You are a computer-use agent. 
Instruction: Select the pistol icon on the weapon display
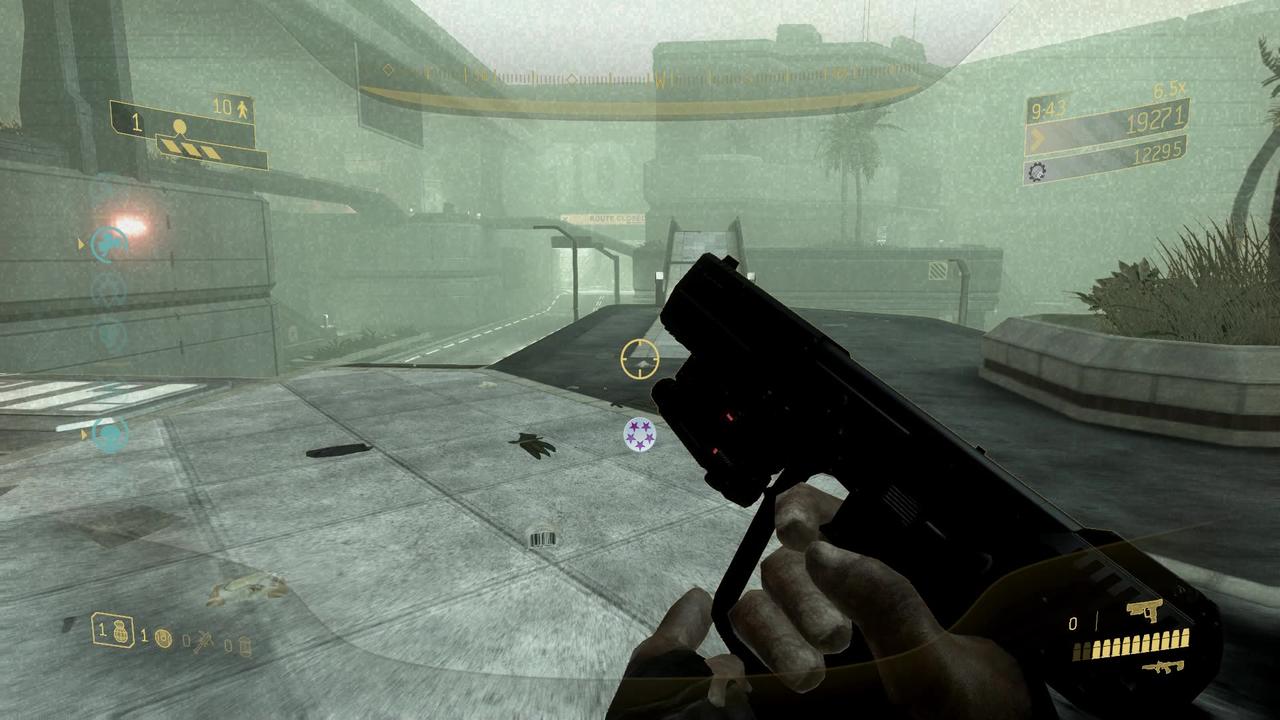(1144, 612)
